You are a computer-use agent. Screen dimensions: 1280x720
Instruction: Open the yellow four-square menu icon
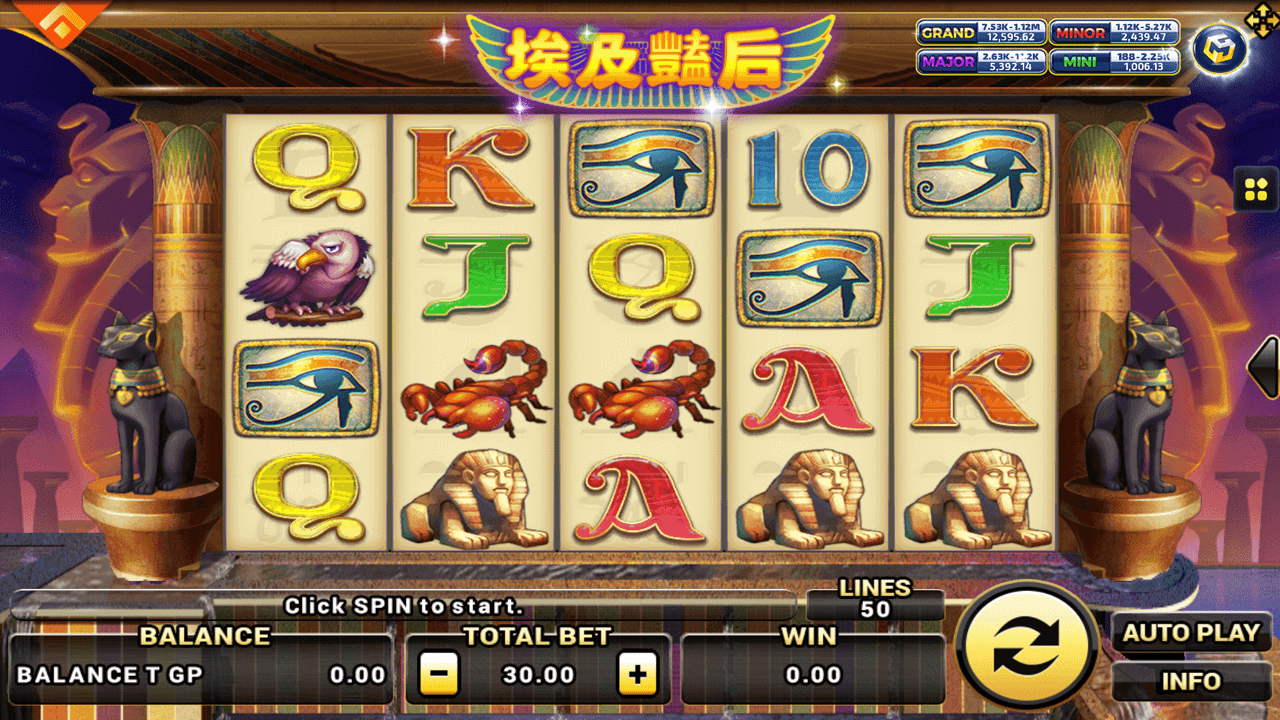click(x=1255, y=188)
